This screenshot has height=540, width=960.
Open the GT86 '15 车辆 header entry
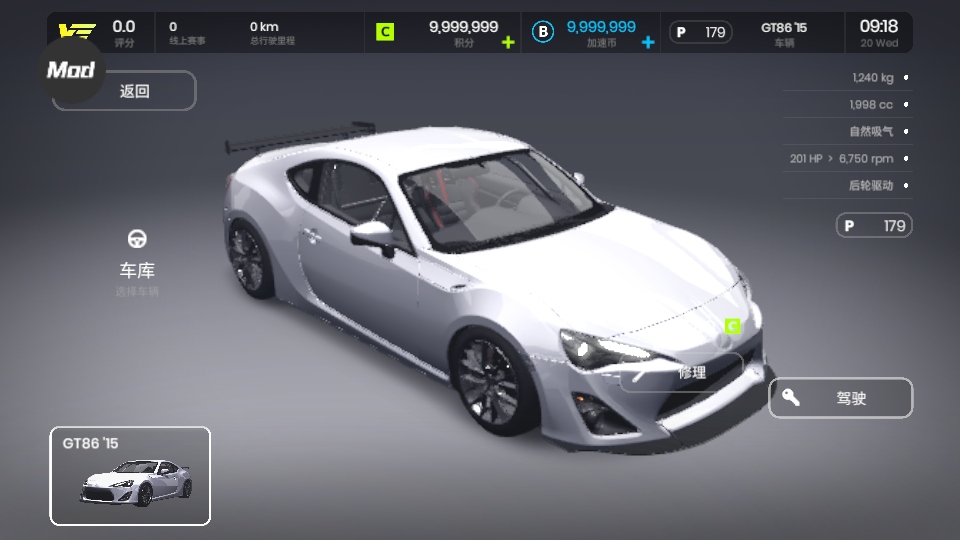point(783,33)
